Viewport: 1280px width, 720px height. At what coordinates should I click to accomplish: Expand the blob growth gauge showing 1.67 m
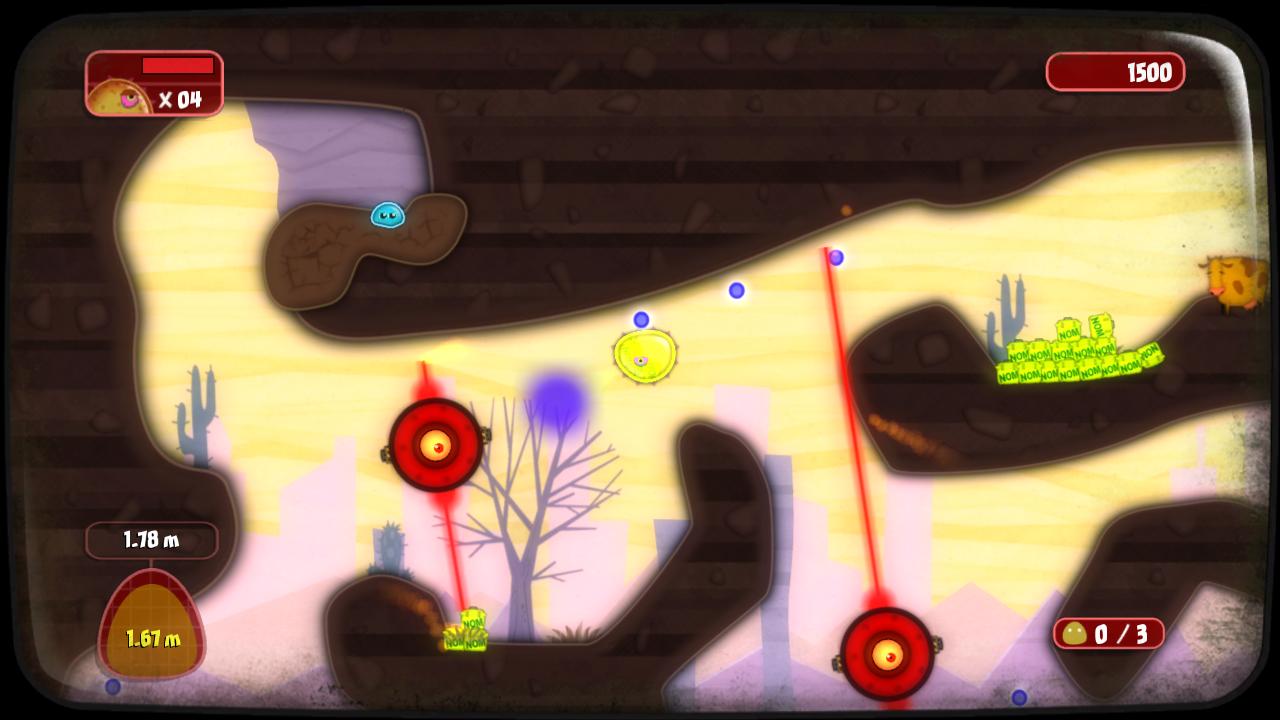152,622
